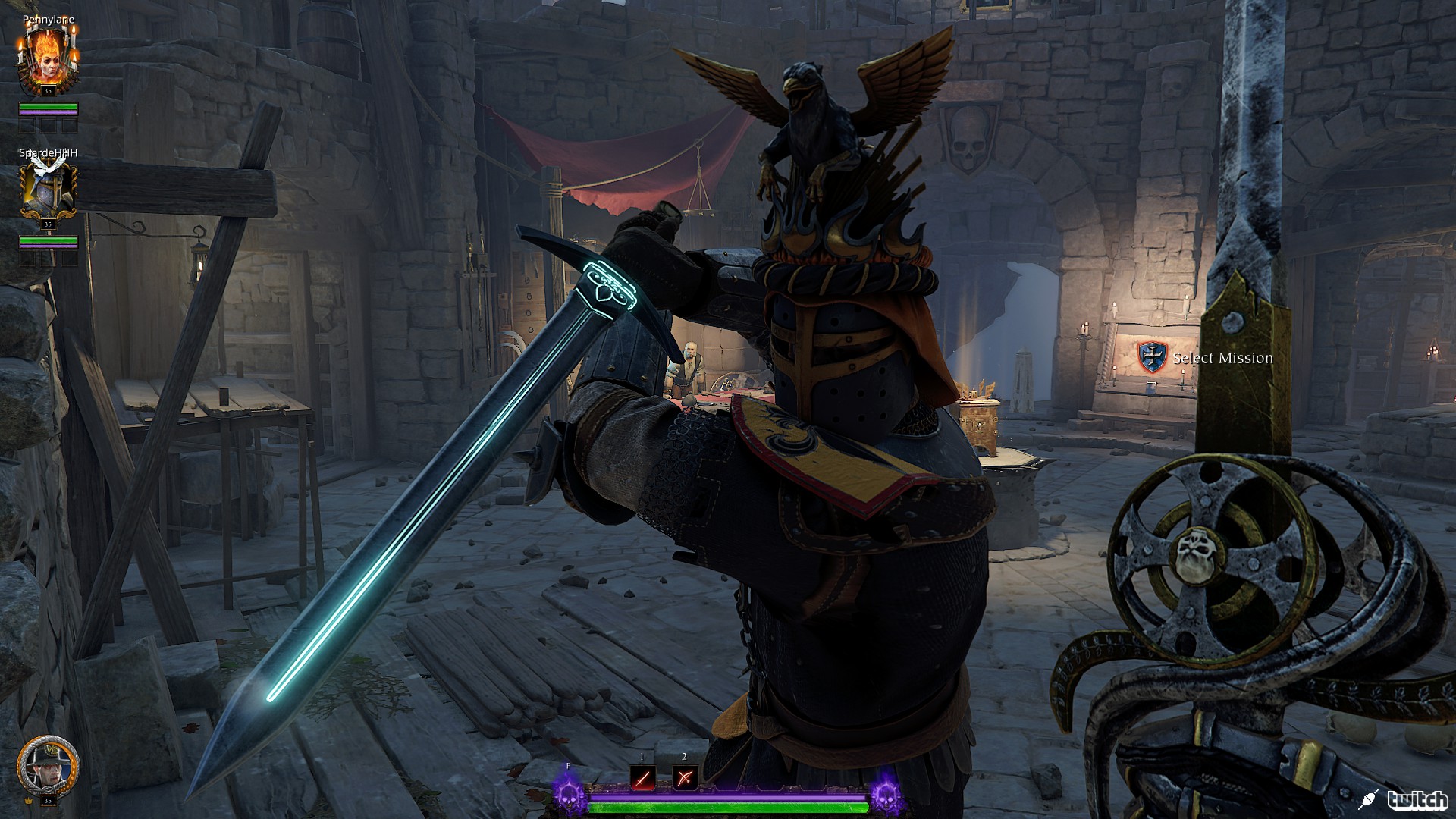Click the F key ability prompt label
This screenshot has width=1456, height=819.
(568, 766)
